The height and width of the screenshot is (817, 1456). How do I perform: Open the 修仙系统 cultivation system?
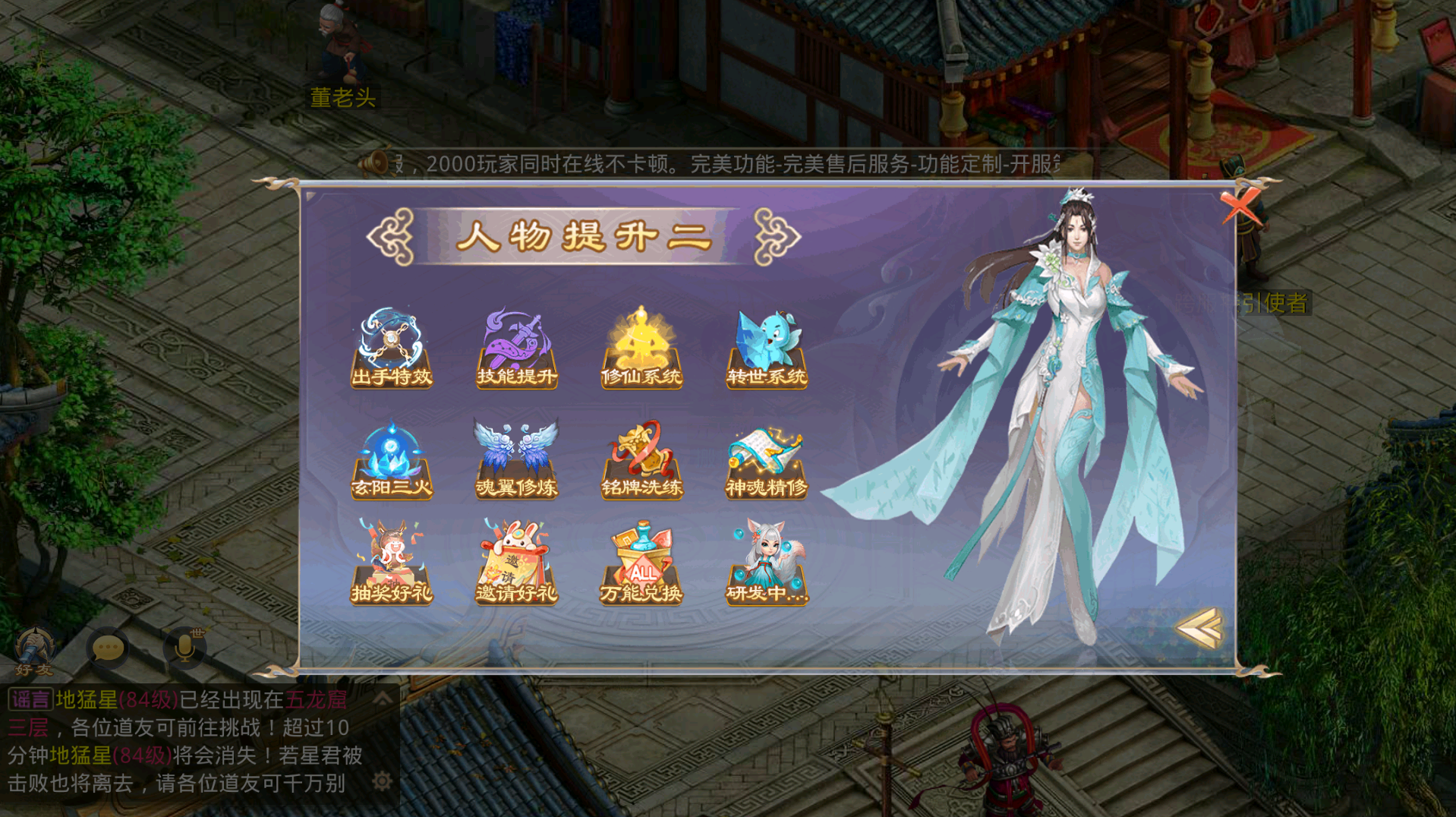click(641, 349)
